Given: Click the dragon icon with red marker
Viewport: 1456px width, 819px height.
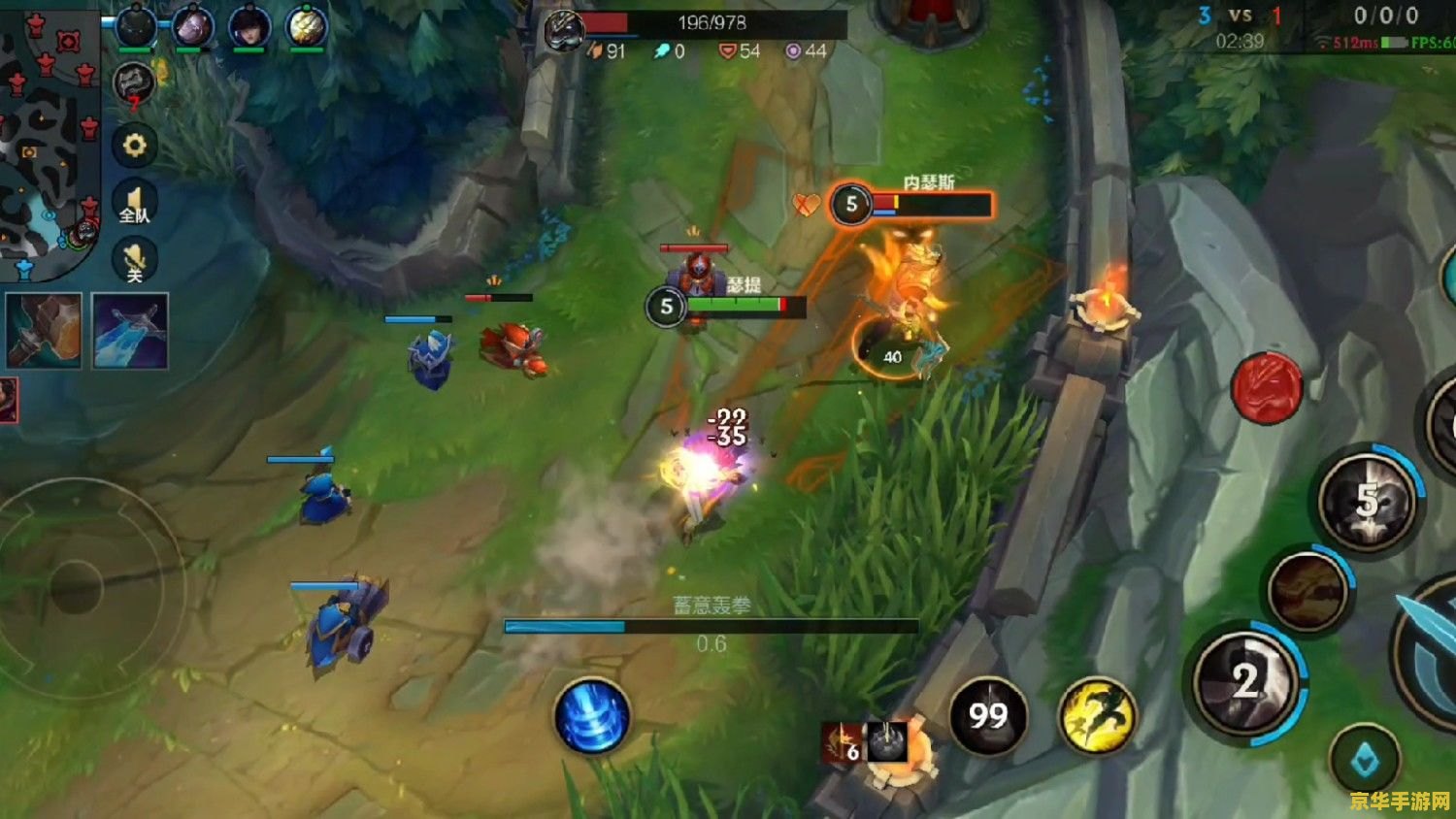Looking at the screenshot, I should [x=134, y=84].
